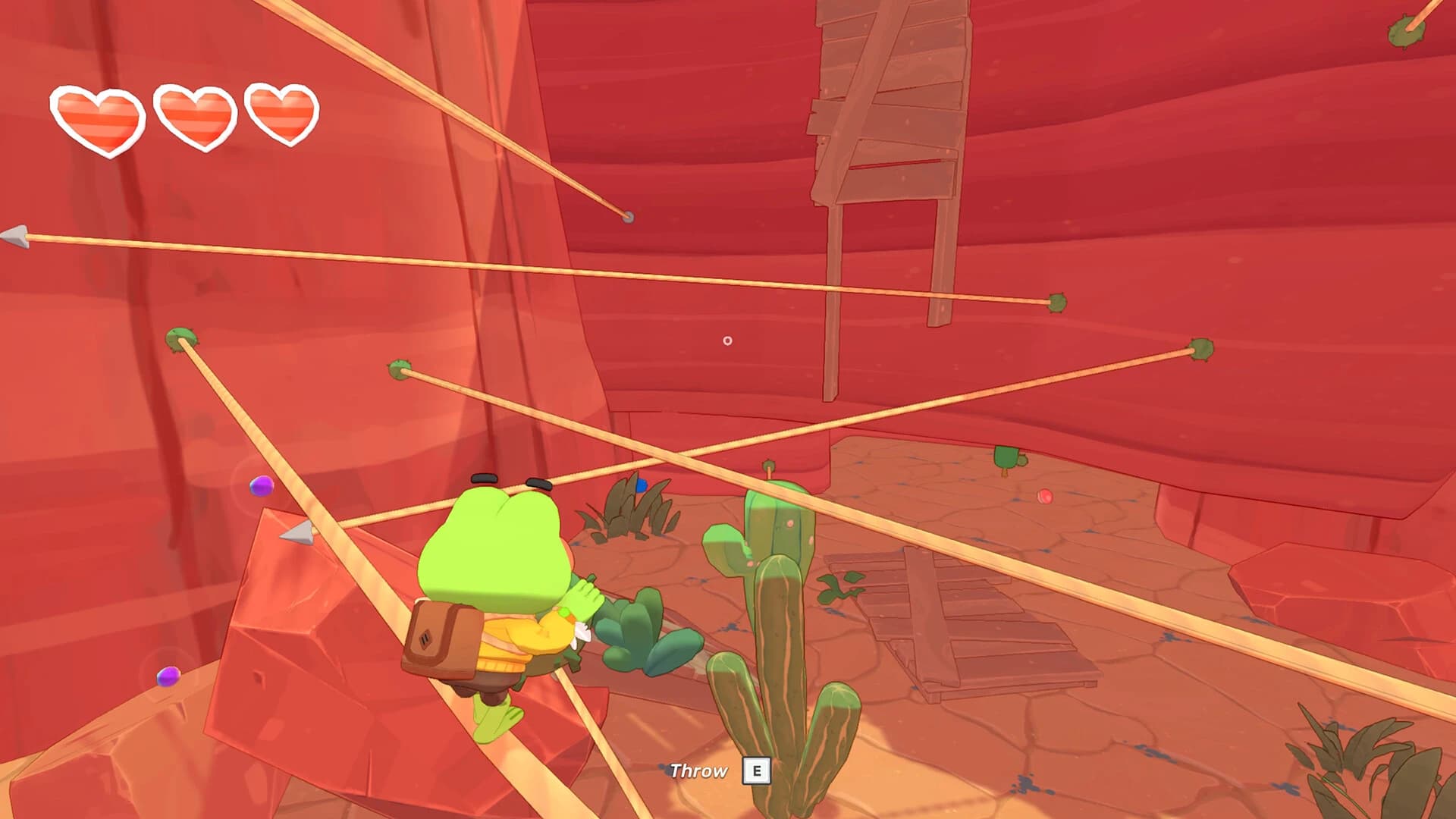Click the pink berry near the canyon floor

click(x=1045, y=495)
